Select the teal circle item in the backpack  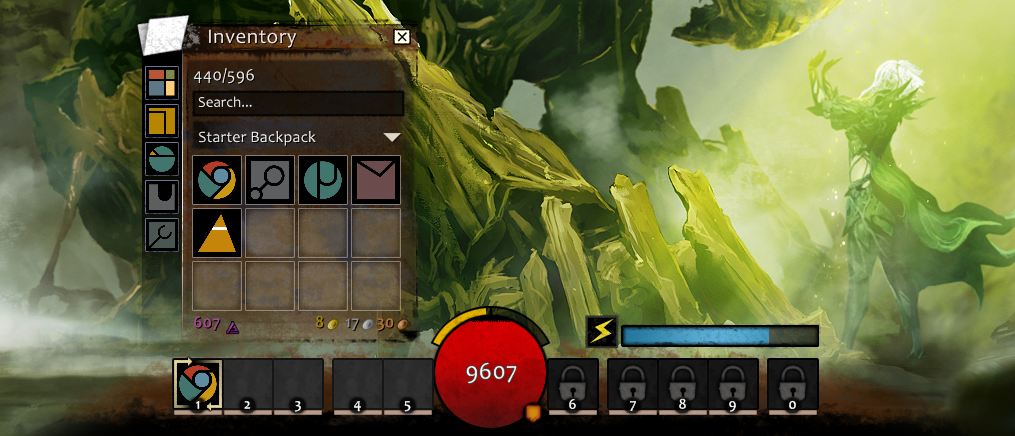(x=323, y=180)
